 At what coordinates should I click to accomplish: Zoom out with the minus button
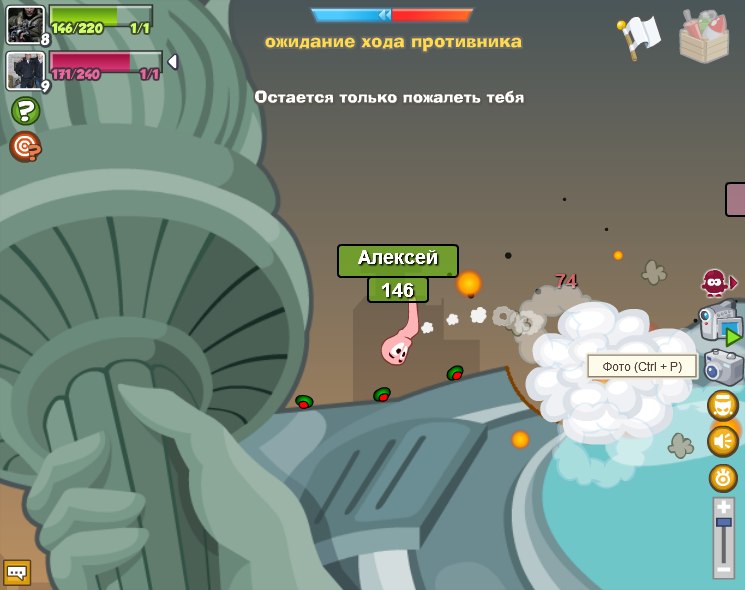(x=723, y=568)
